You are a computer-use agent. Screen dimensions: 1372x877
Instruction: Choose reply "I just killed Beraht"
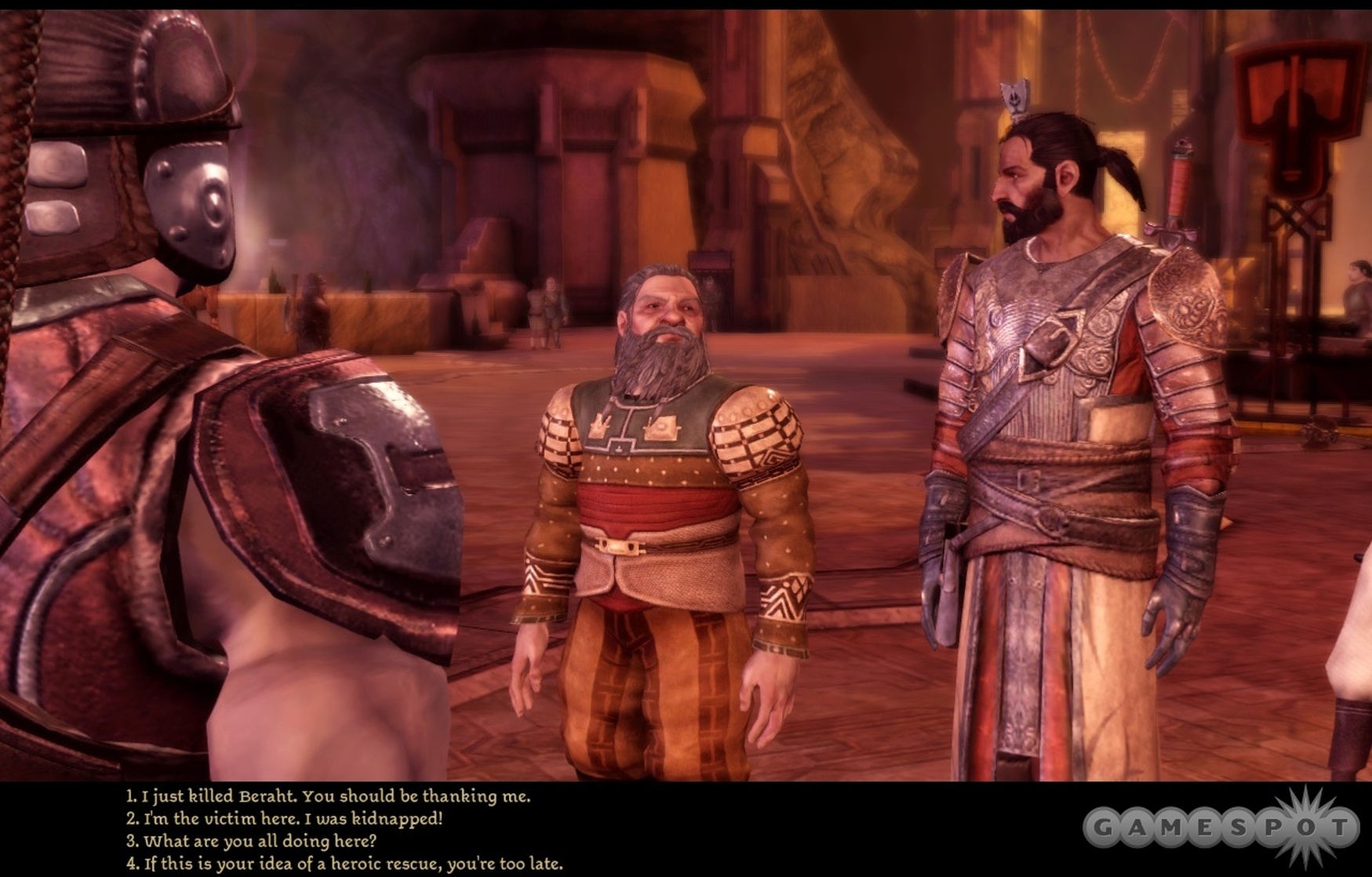point(328,796)
